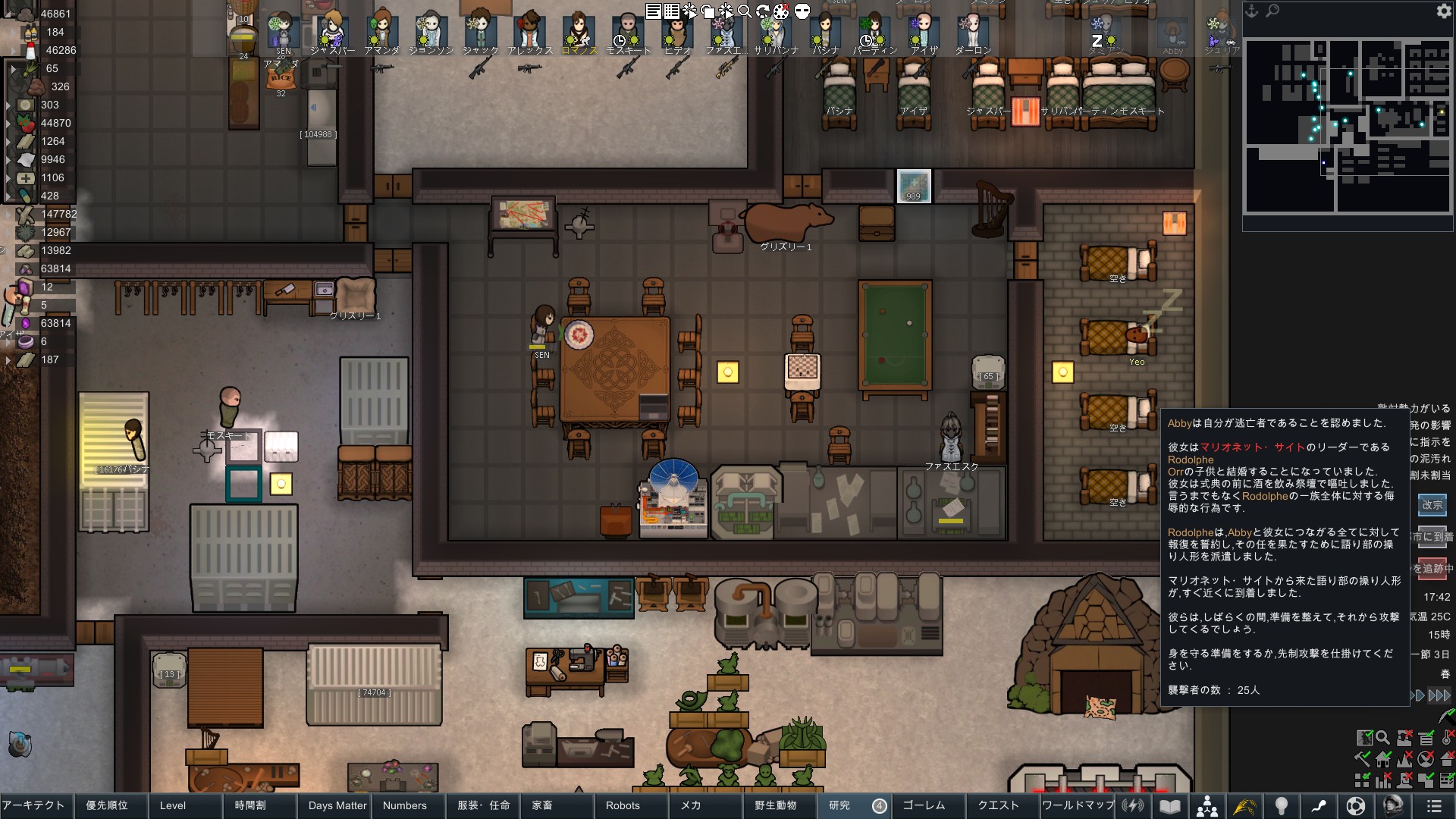1456x819 pixels.
Task: Open the three-line main menu icon
Action: [x=1433, y=806]
